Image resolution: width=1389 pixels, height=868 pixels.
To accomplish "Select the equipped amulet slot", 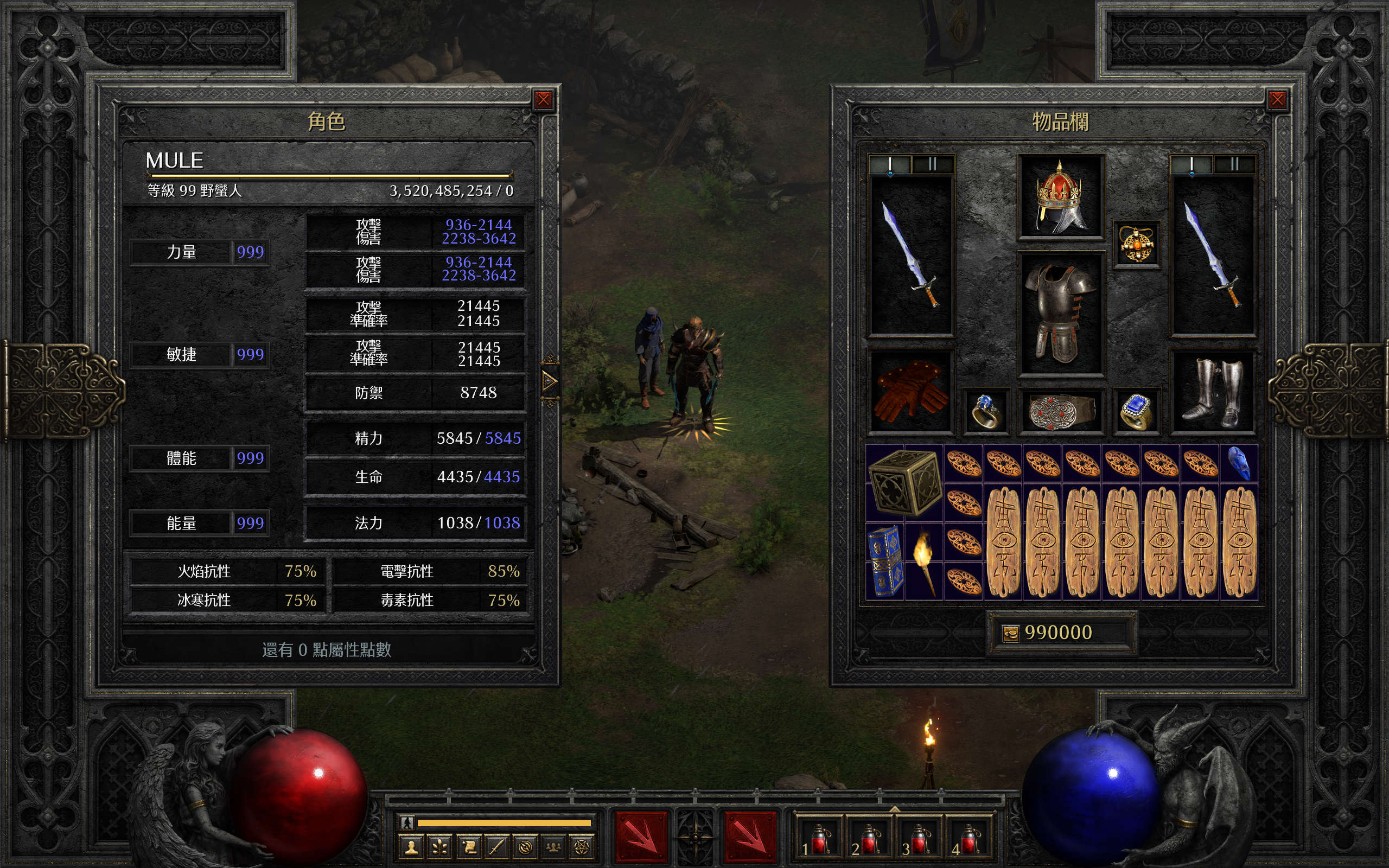I will [1137, 245].
